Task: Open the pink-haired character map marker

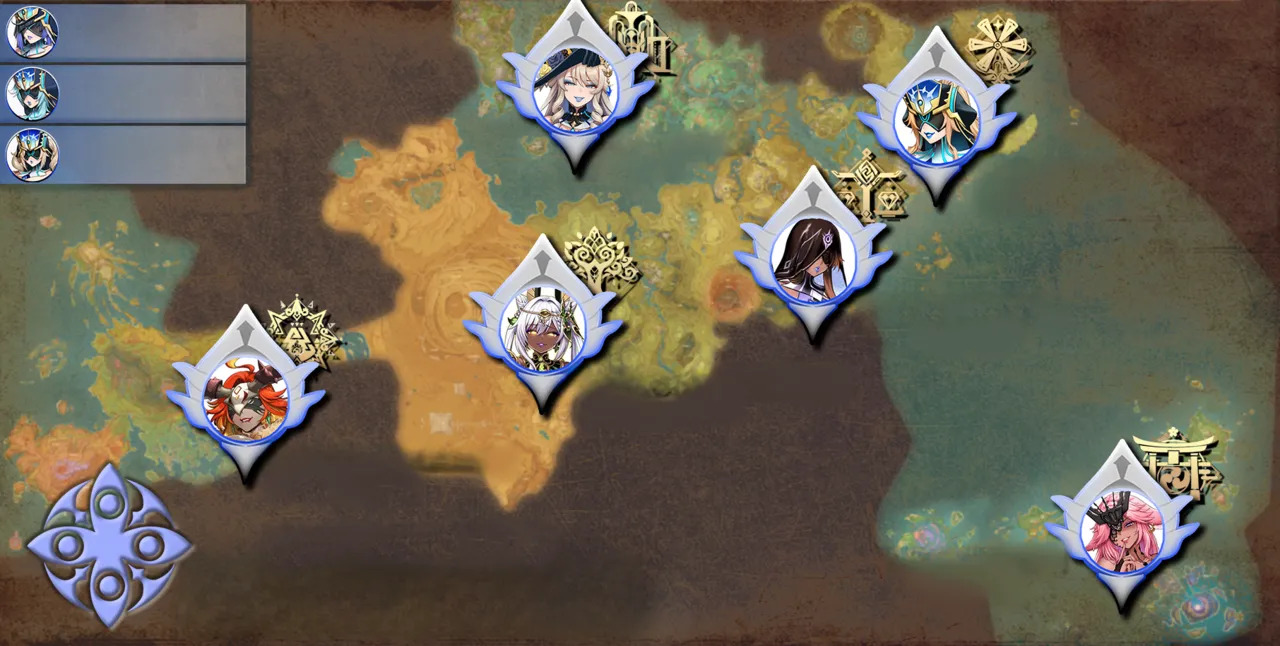Action: (x=1122, y=532)
